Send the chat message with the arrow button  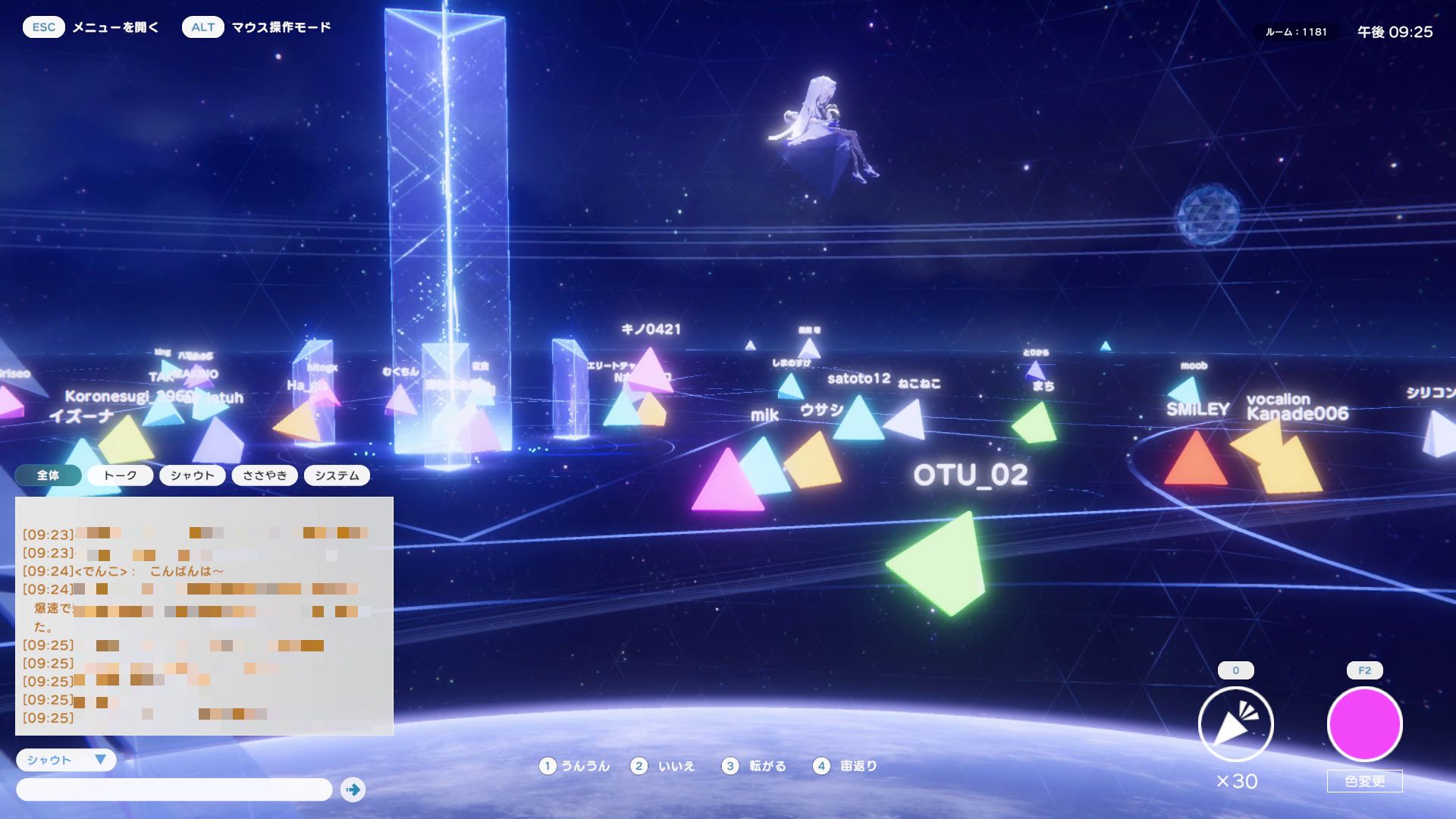pyautogui.click(x=353, y=790)
